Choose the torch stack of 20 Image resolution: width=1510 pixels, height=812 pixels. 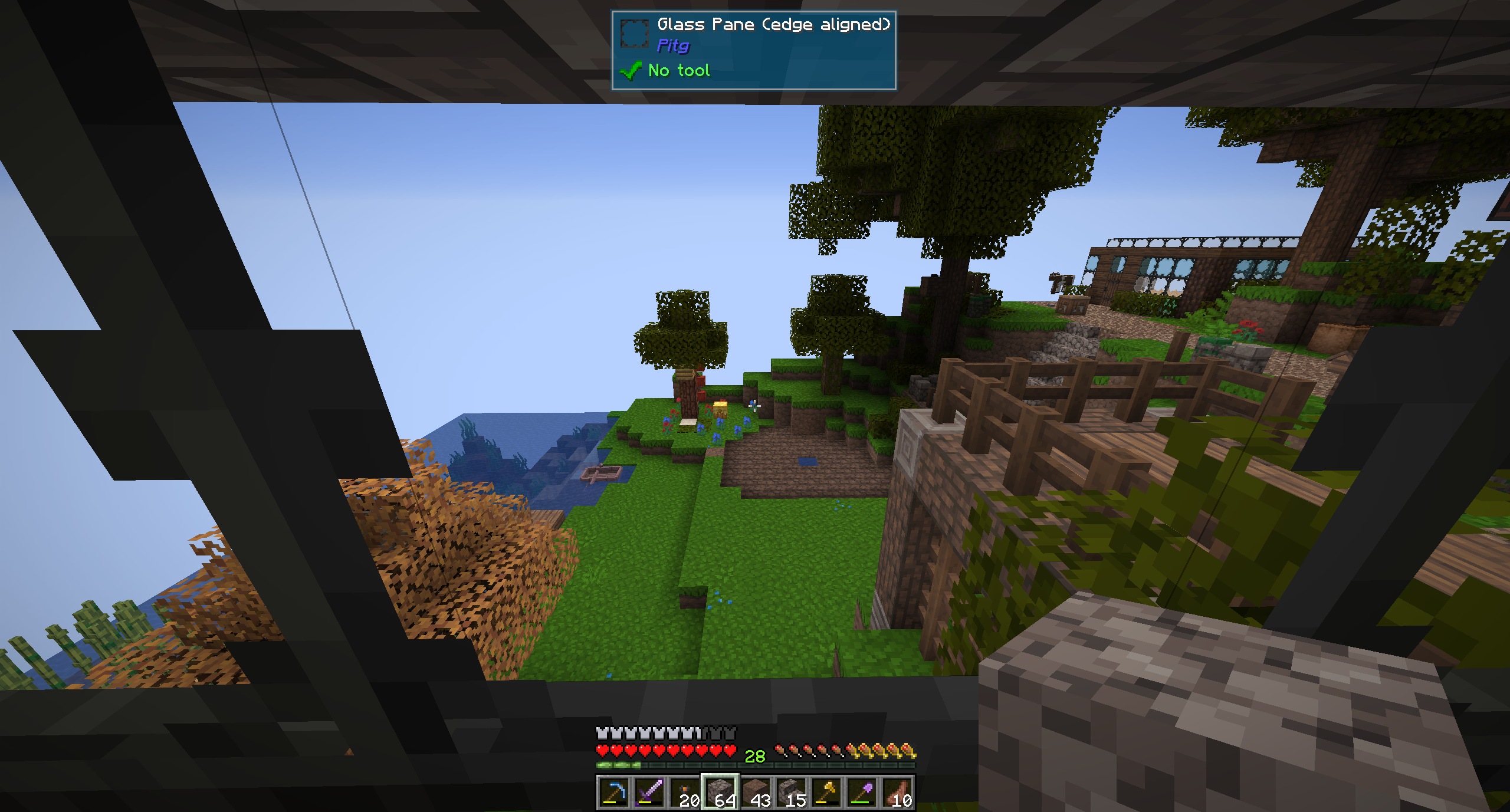click(x=684, y=792)
